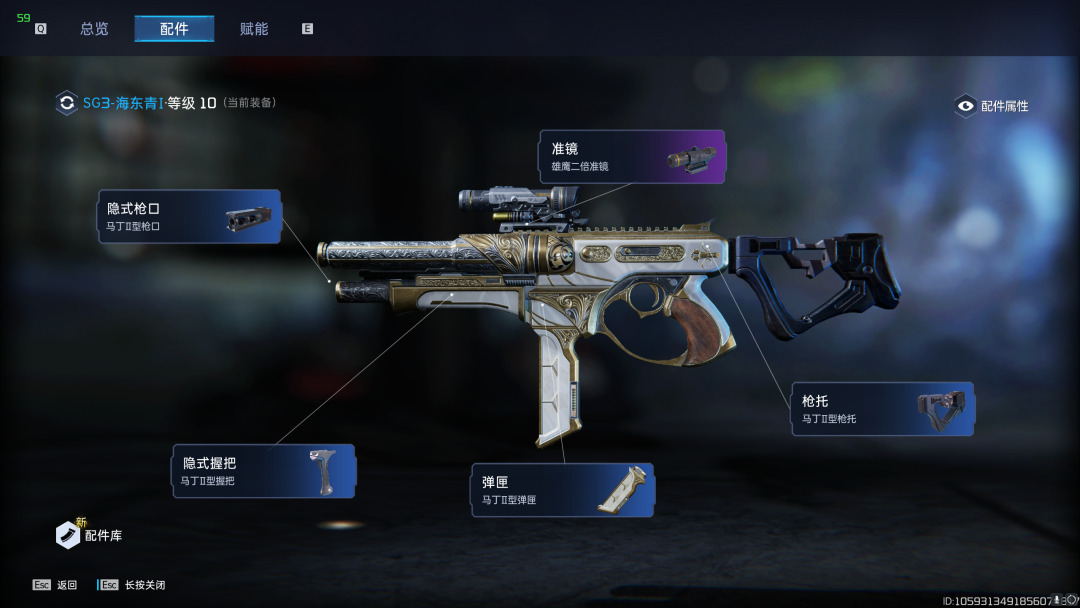The width and height of the screenshot is (1080, 608).
Task: Click the 长按关闭 close option
Action: (x=133, y=585)
